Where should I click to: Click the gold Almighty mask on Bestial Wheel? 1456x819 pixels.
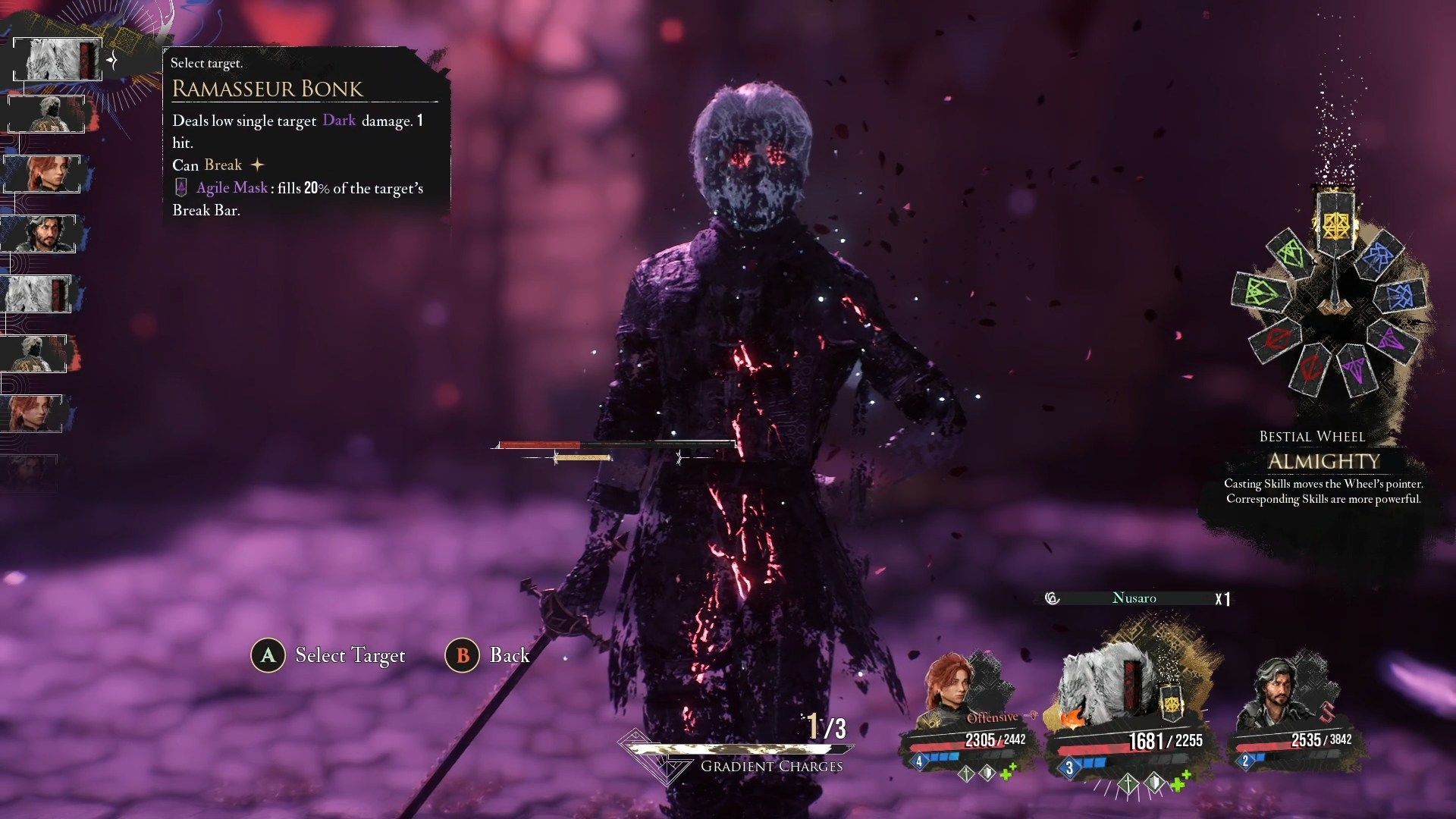coord(1333,223)
